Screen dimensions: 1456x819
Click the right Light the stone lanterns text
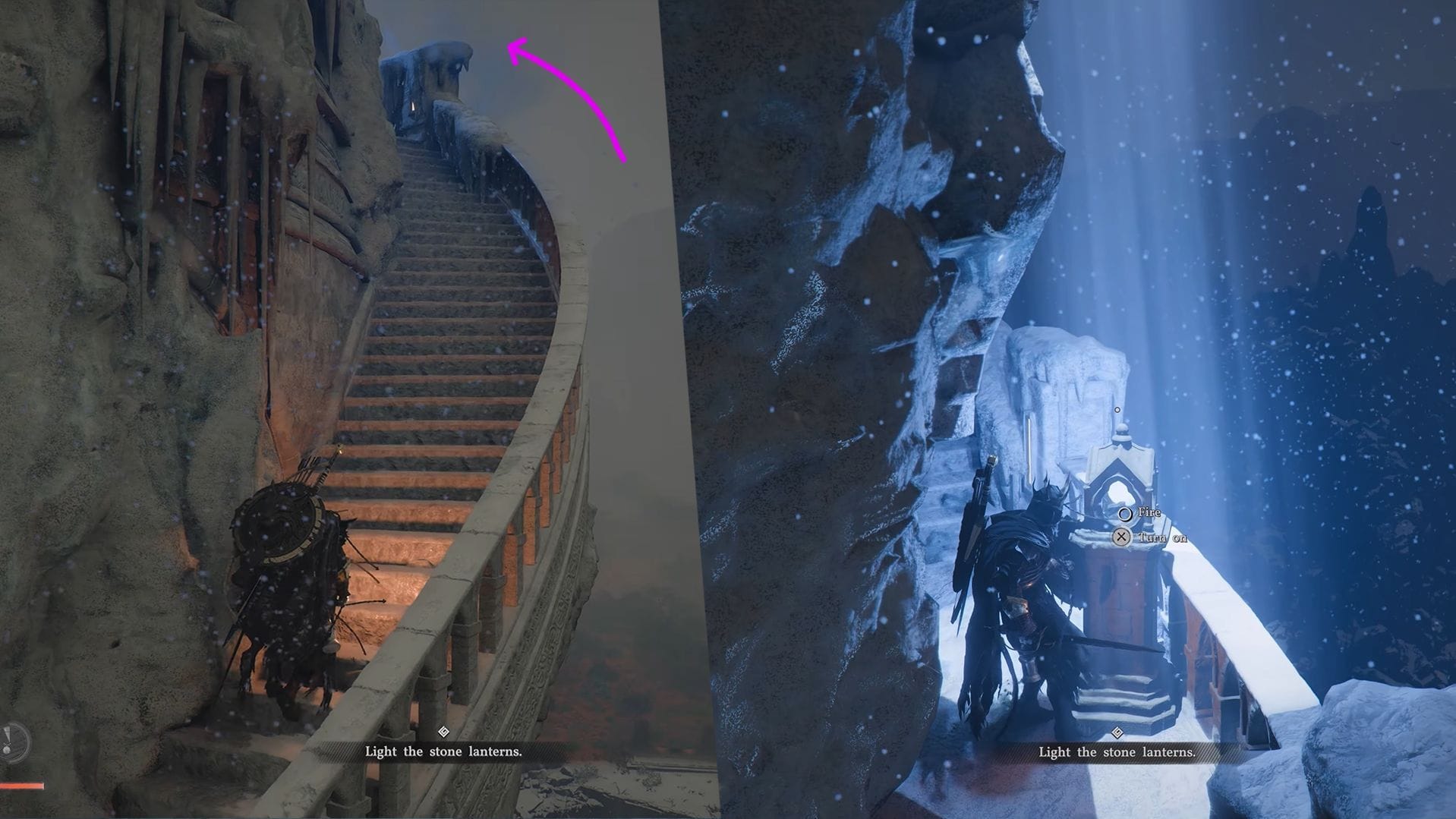pos(1117,752)
